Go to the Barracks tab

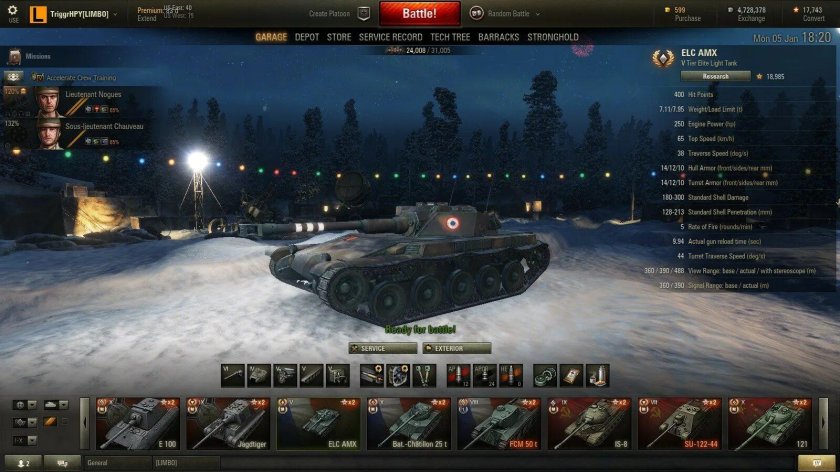498,37
